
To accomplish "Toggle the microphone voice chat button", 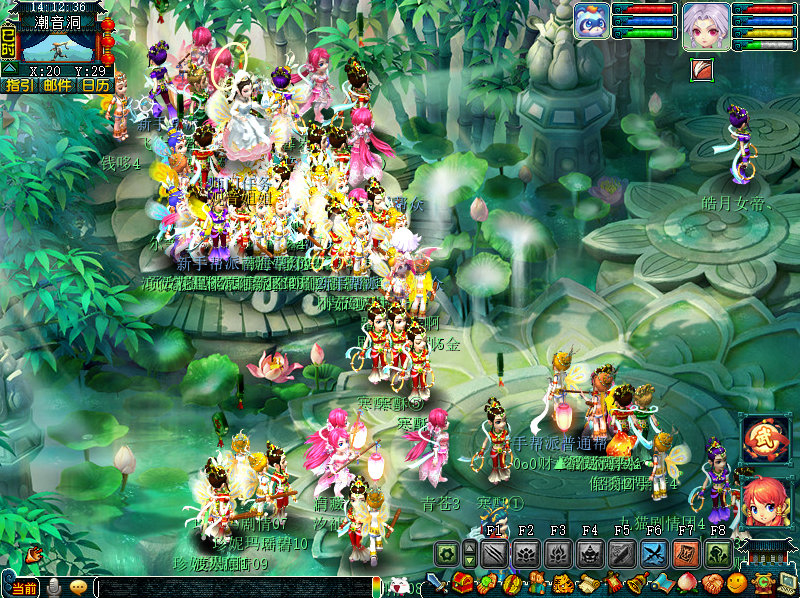I will 55,588.
